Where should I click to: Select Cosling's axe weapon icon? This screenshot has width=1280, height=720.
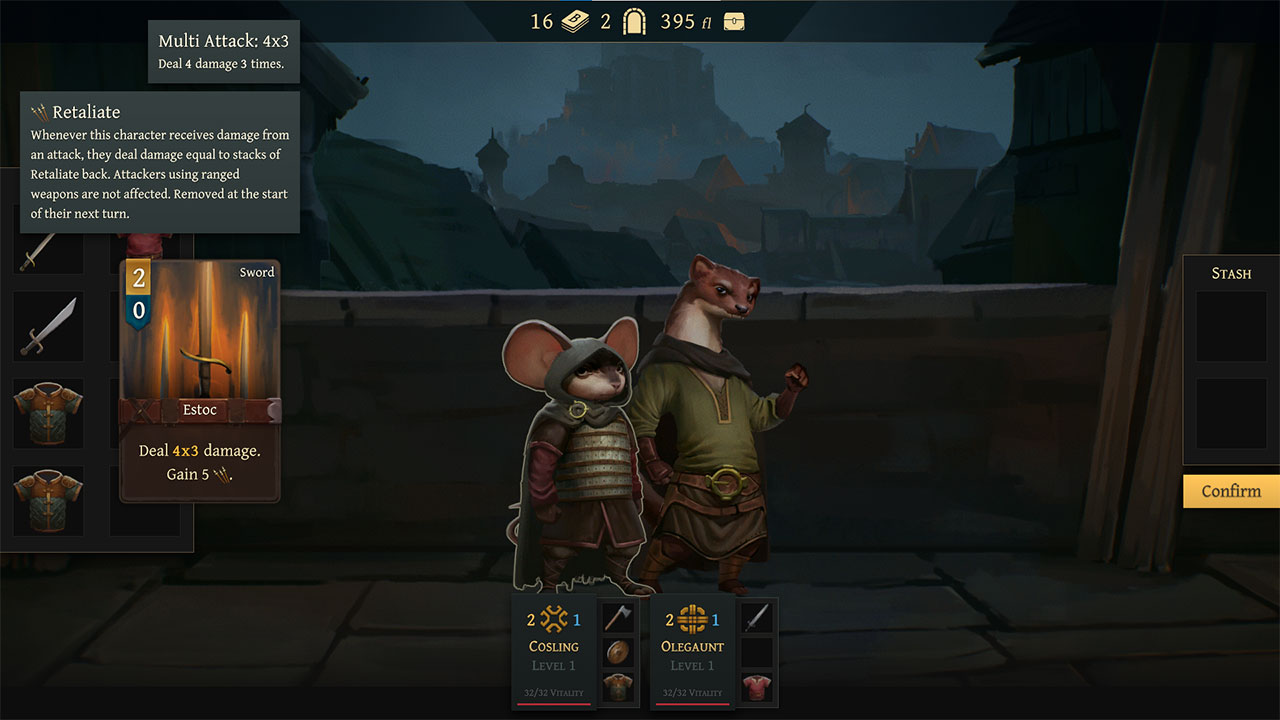pos(618,616)
